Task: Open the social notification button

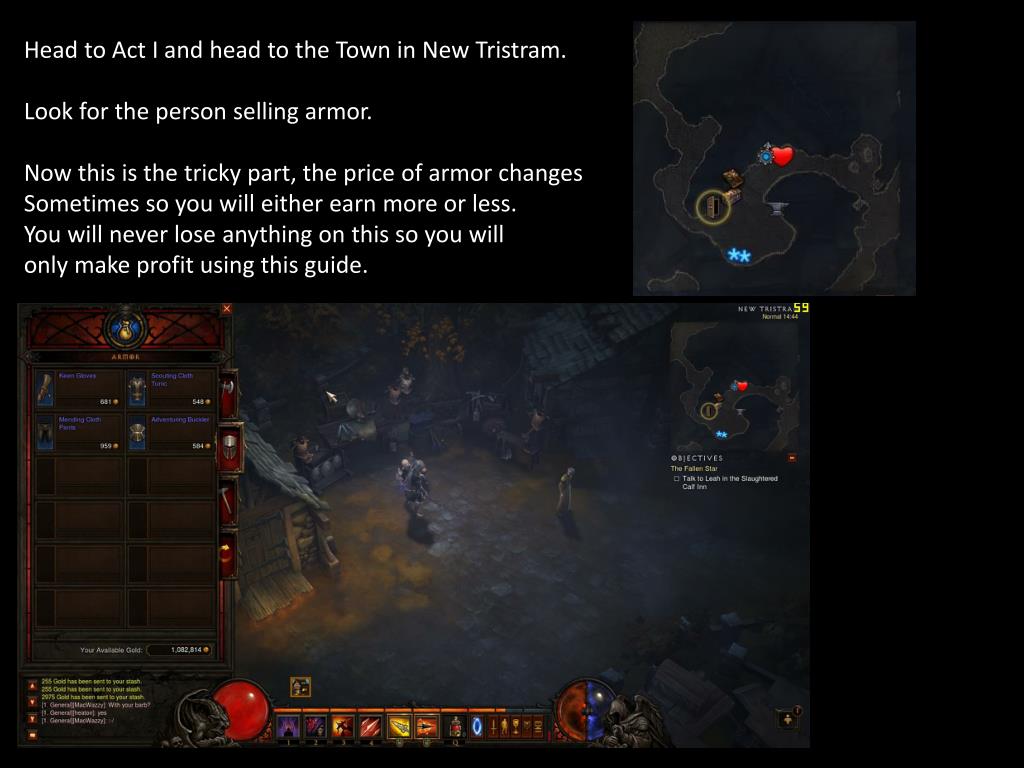Action: pos(788,719)
